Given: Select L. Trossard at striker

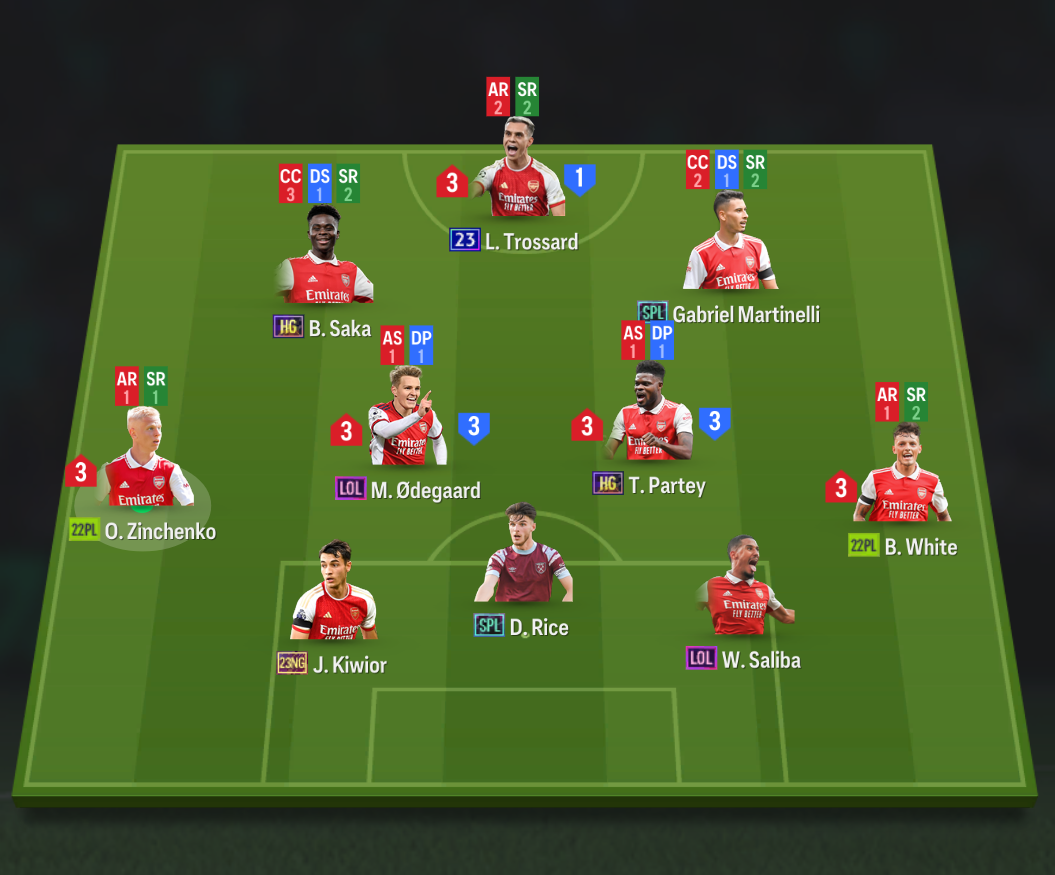Looking at the screenshot, I should pyautogui.click(x=518, y=173).
